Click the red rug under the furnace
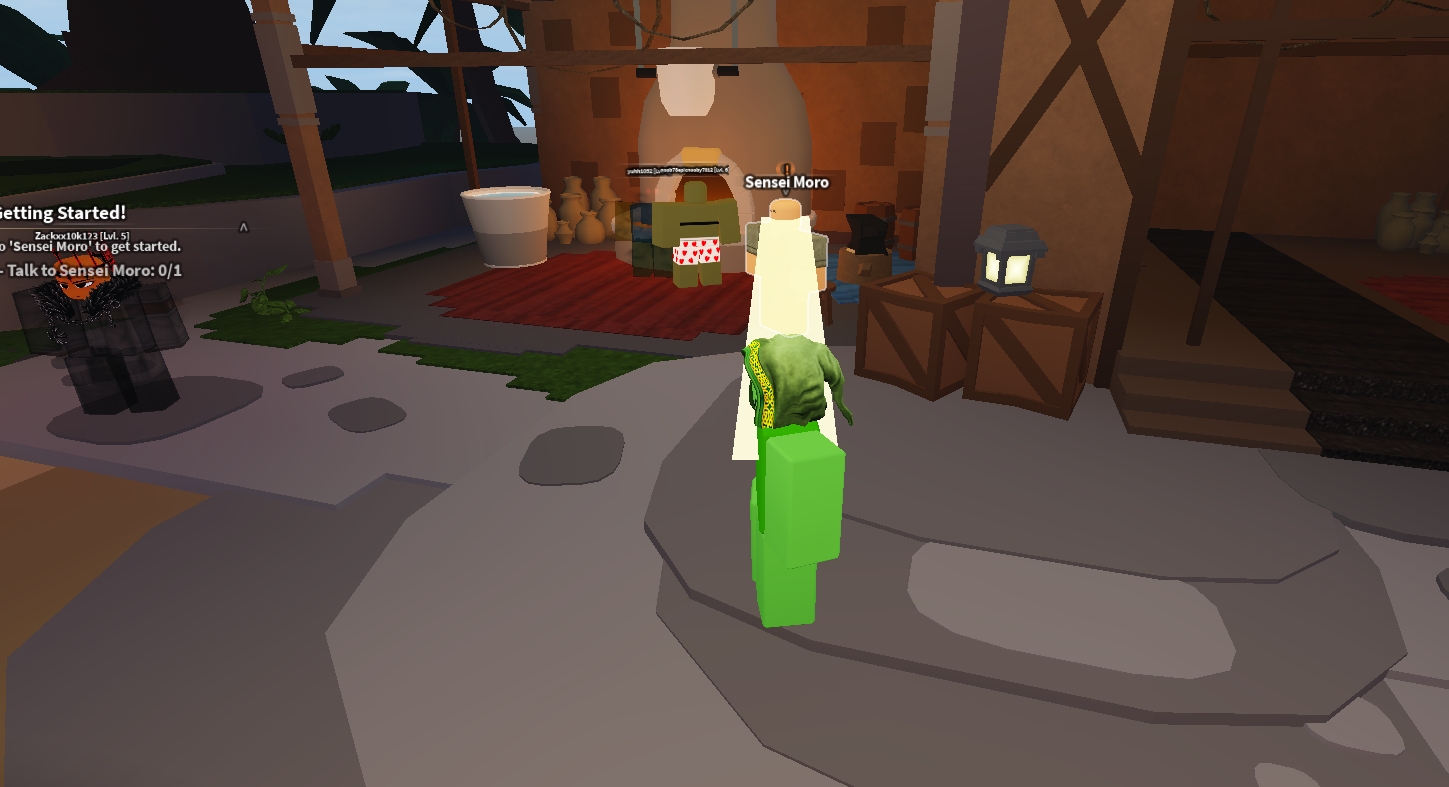The image size is (1449, 787). click(x=580, y=300)
